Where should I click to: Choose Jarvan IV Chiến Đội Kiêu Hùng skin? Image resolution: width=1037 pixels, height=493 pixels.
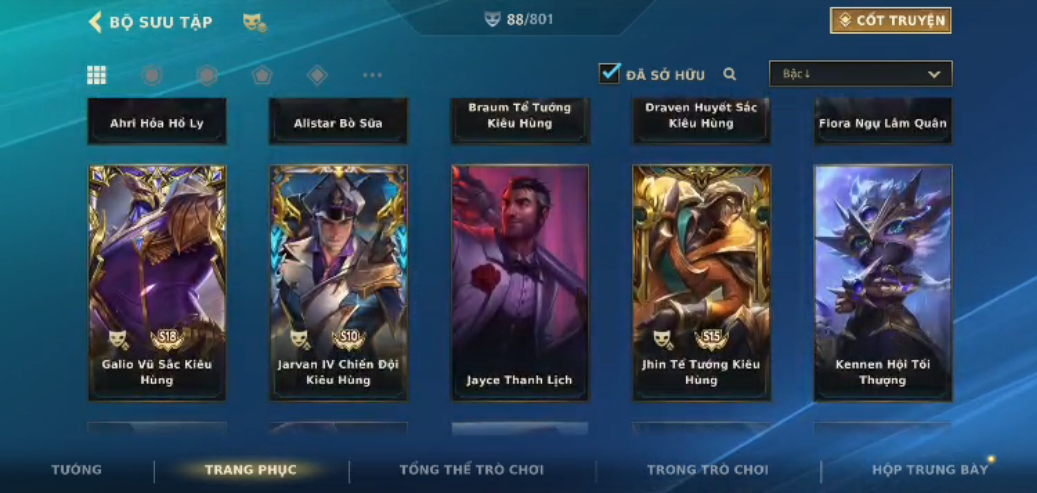[x=338, y=282]
